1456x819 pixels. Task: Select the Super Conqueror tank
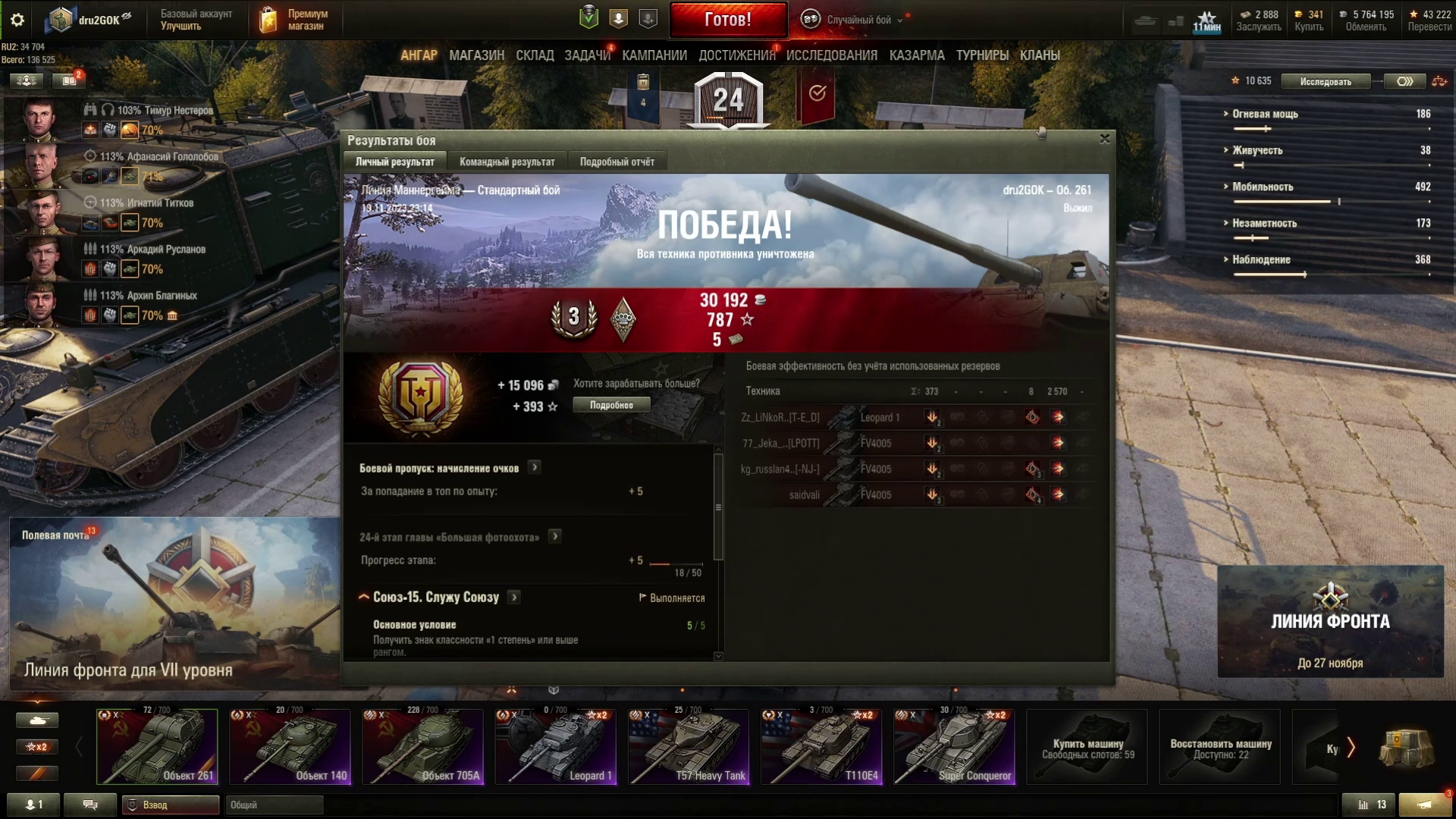[x=954, y=747]
